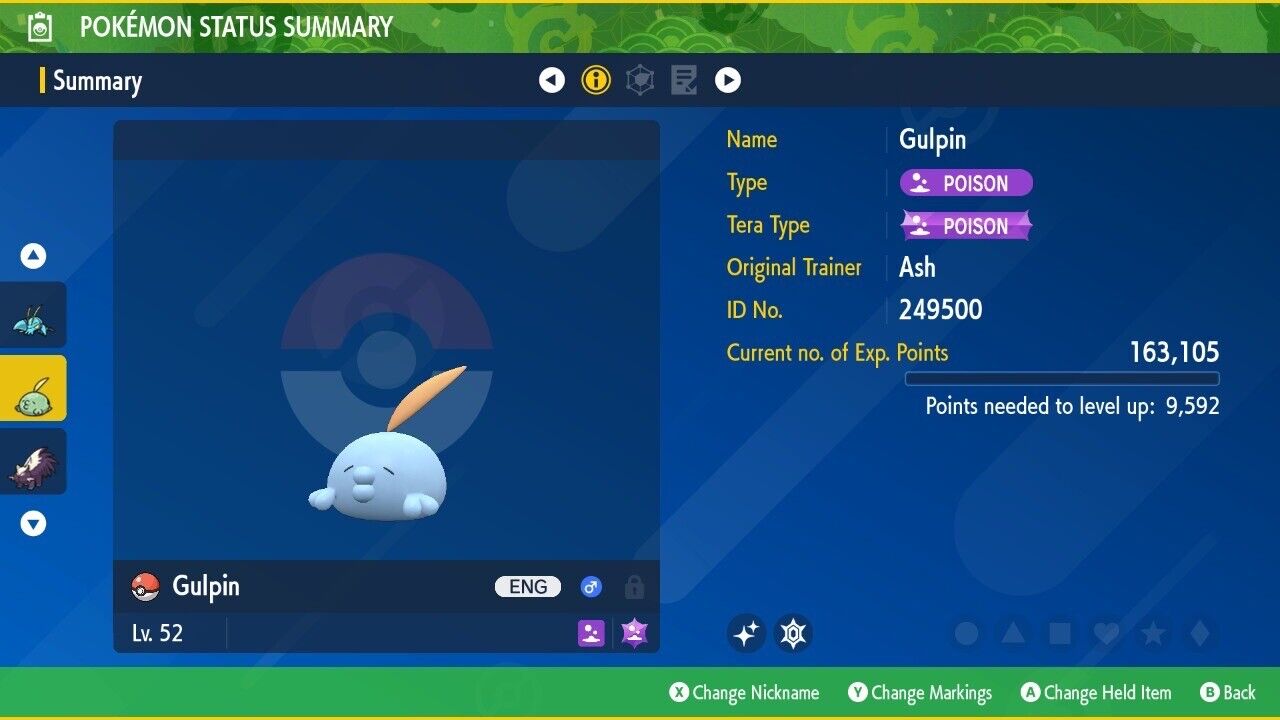Toggle the star marking
The width and height of the screenshot is (1280, 720).
tap(1152, 633)
